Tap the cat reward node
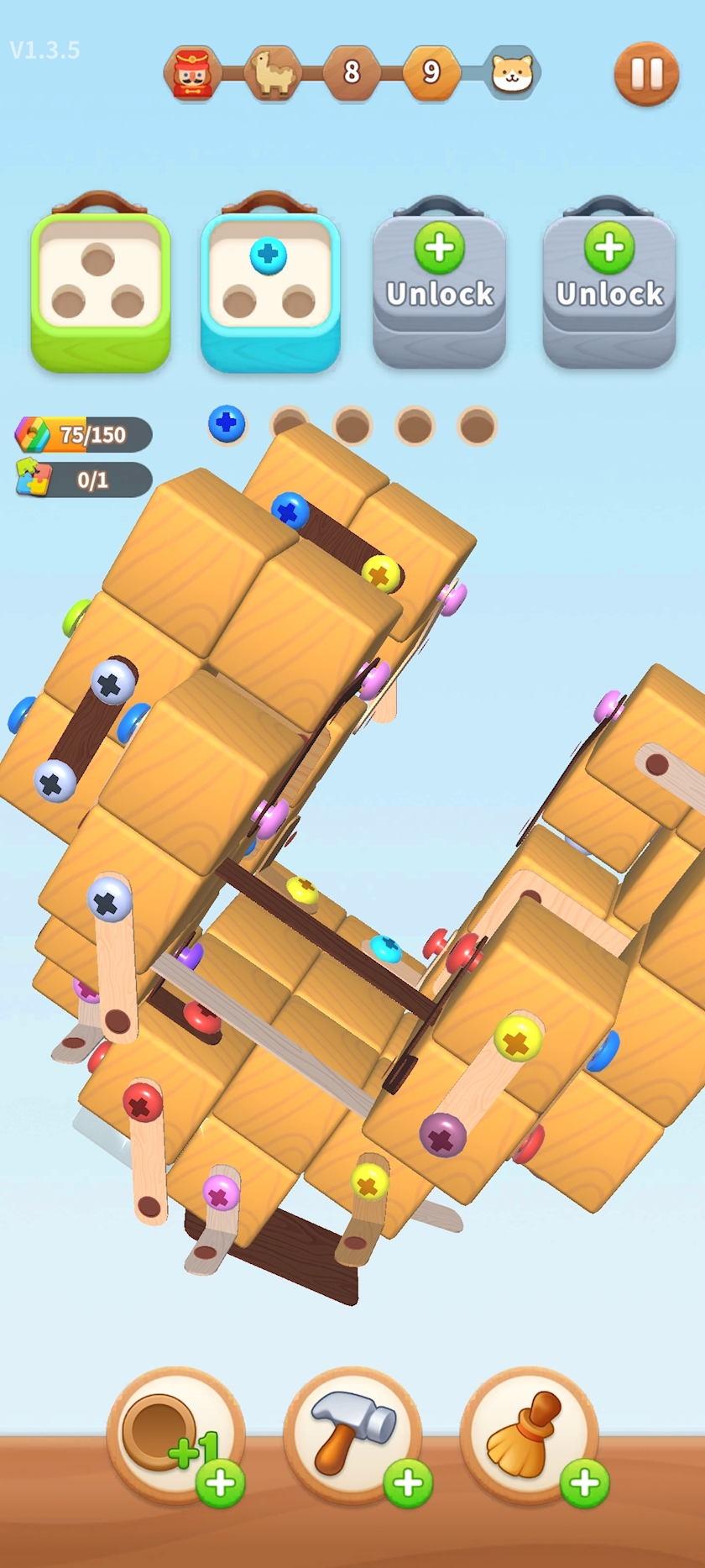Viewport: 705px width, 1568px height. (x=512, y=74)
